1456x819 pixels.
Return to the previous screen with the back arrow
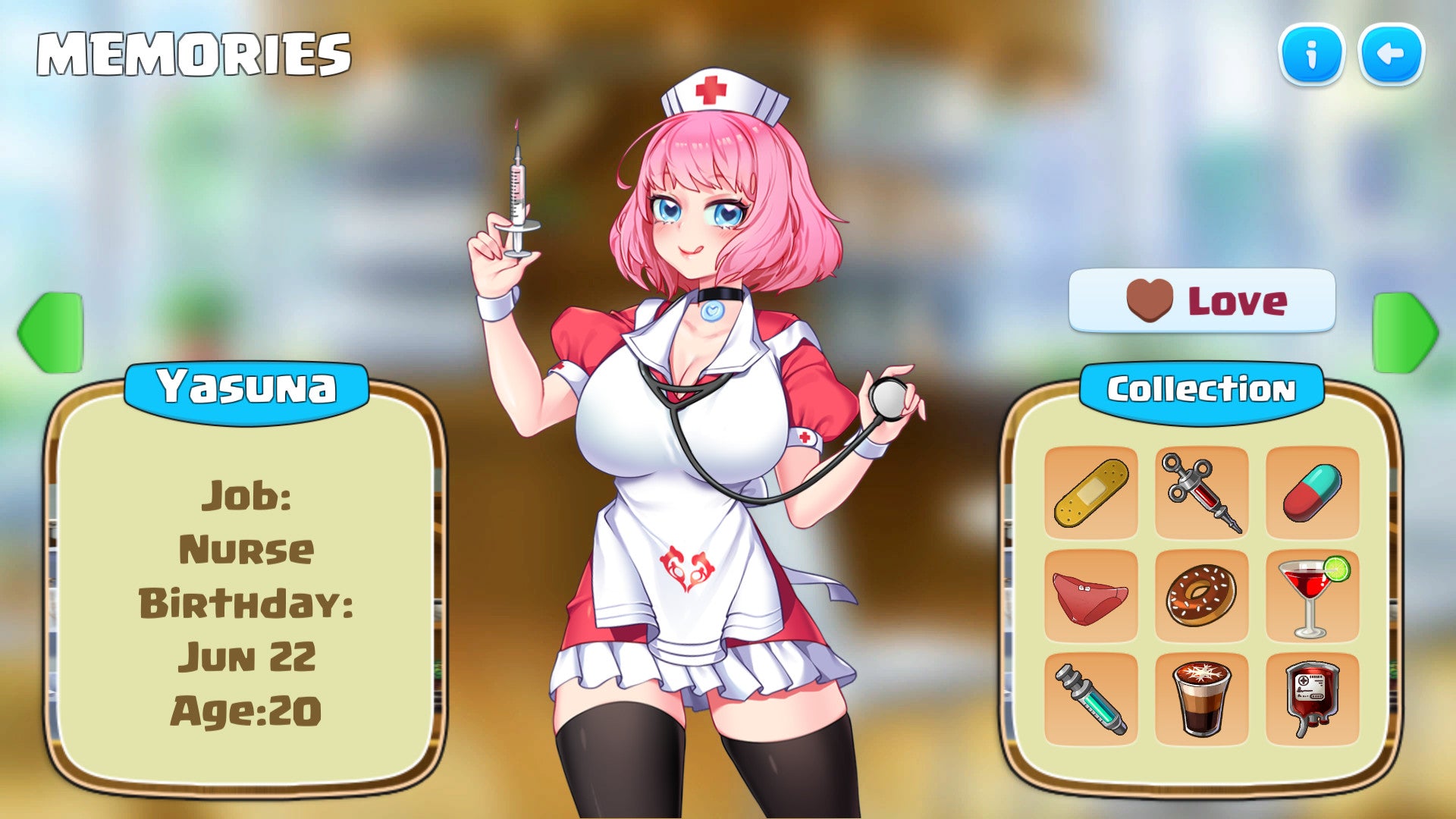click(x=1392, y=56)
